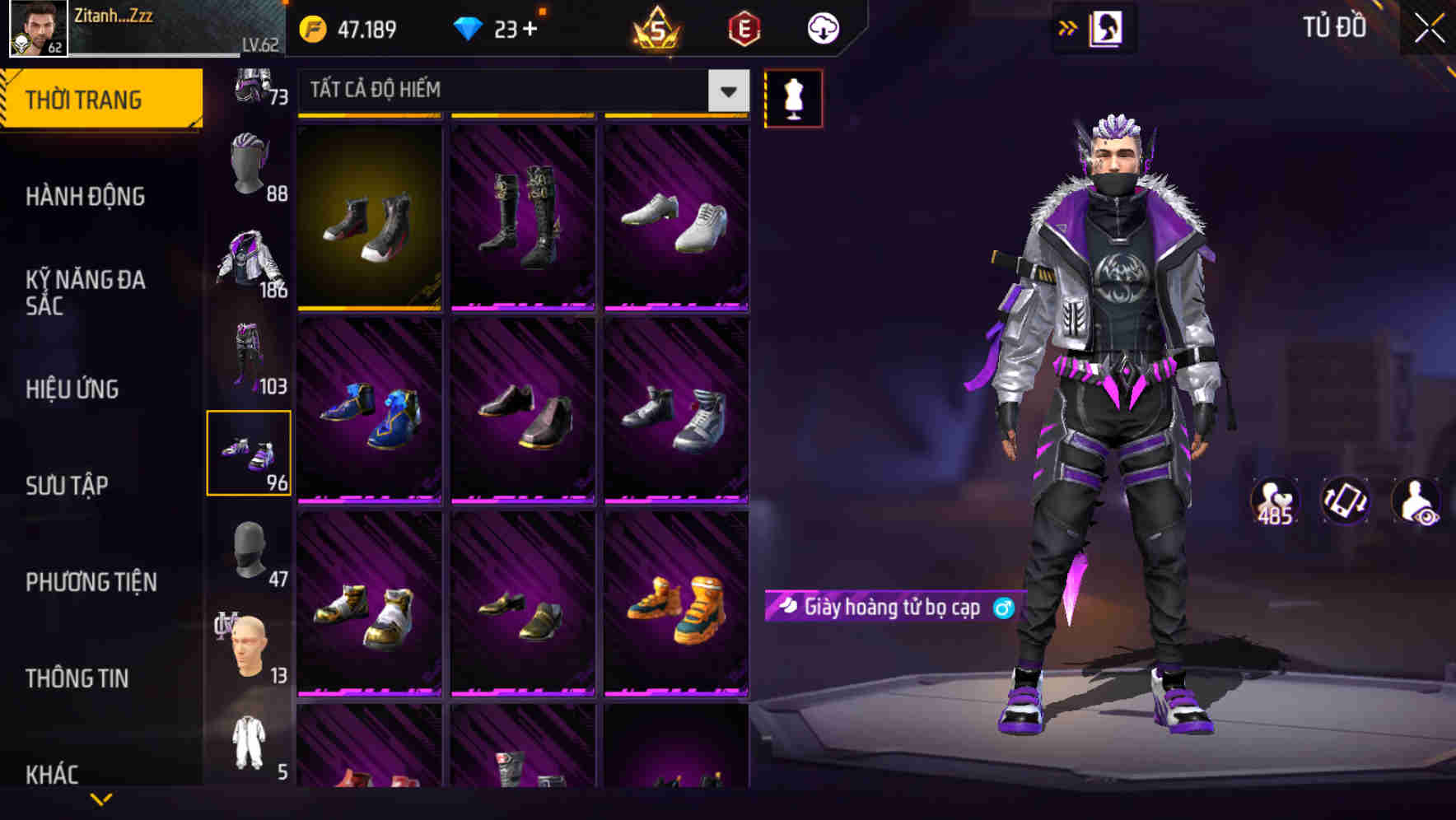The height and width of the screenshot is (820, 1456).
Task: Click the double-arrow expander next to Tủ Đồ
Action: (x=1068, y=27)
